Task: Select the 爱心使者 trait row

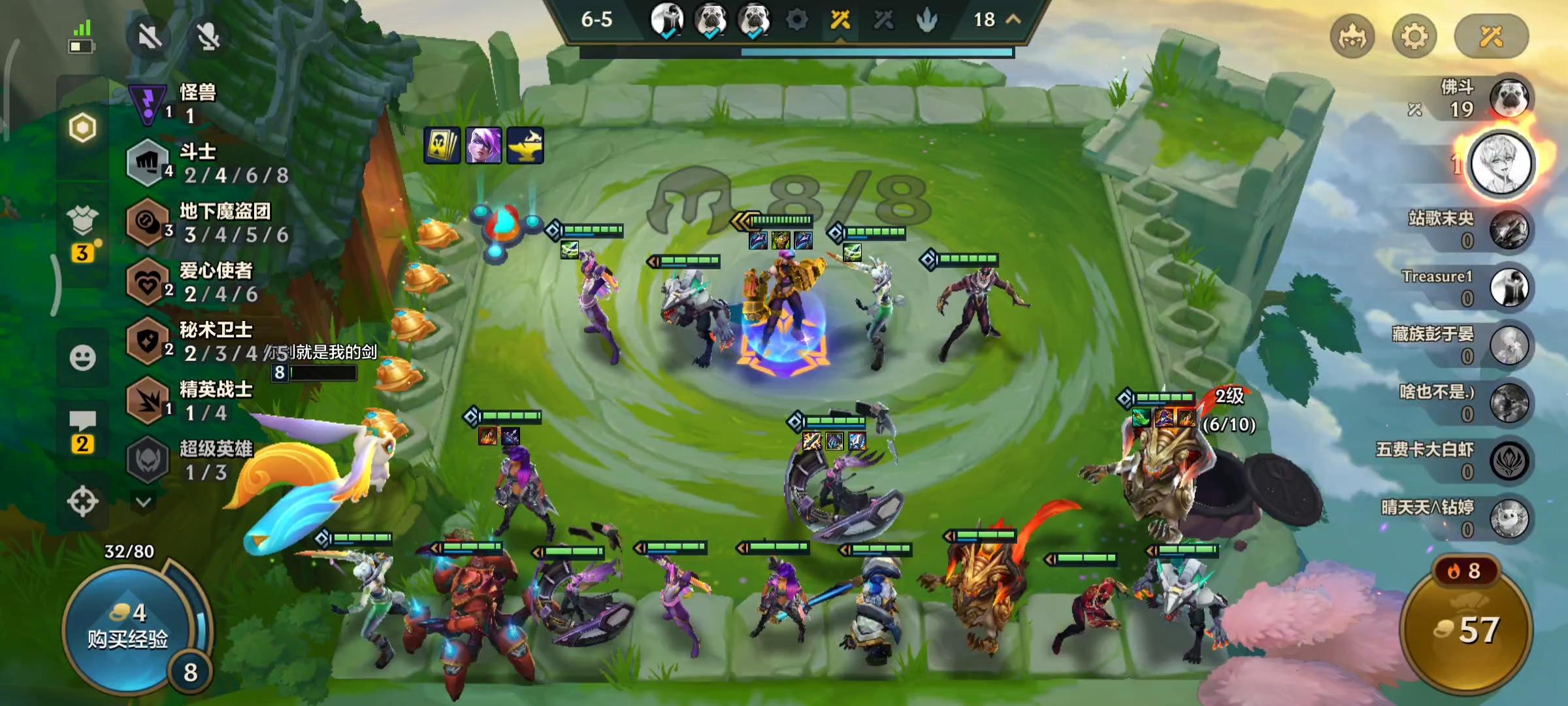Action: [209, 282]
